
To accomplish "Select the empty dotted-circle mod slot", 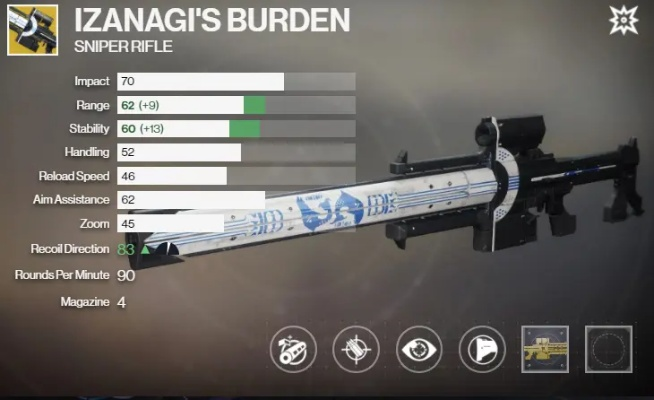I will pyautogui.click(x=609, y=349).
